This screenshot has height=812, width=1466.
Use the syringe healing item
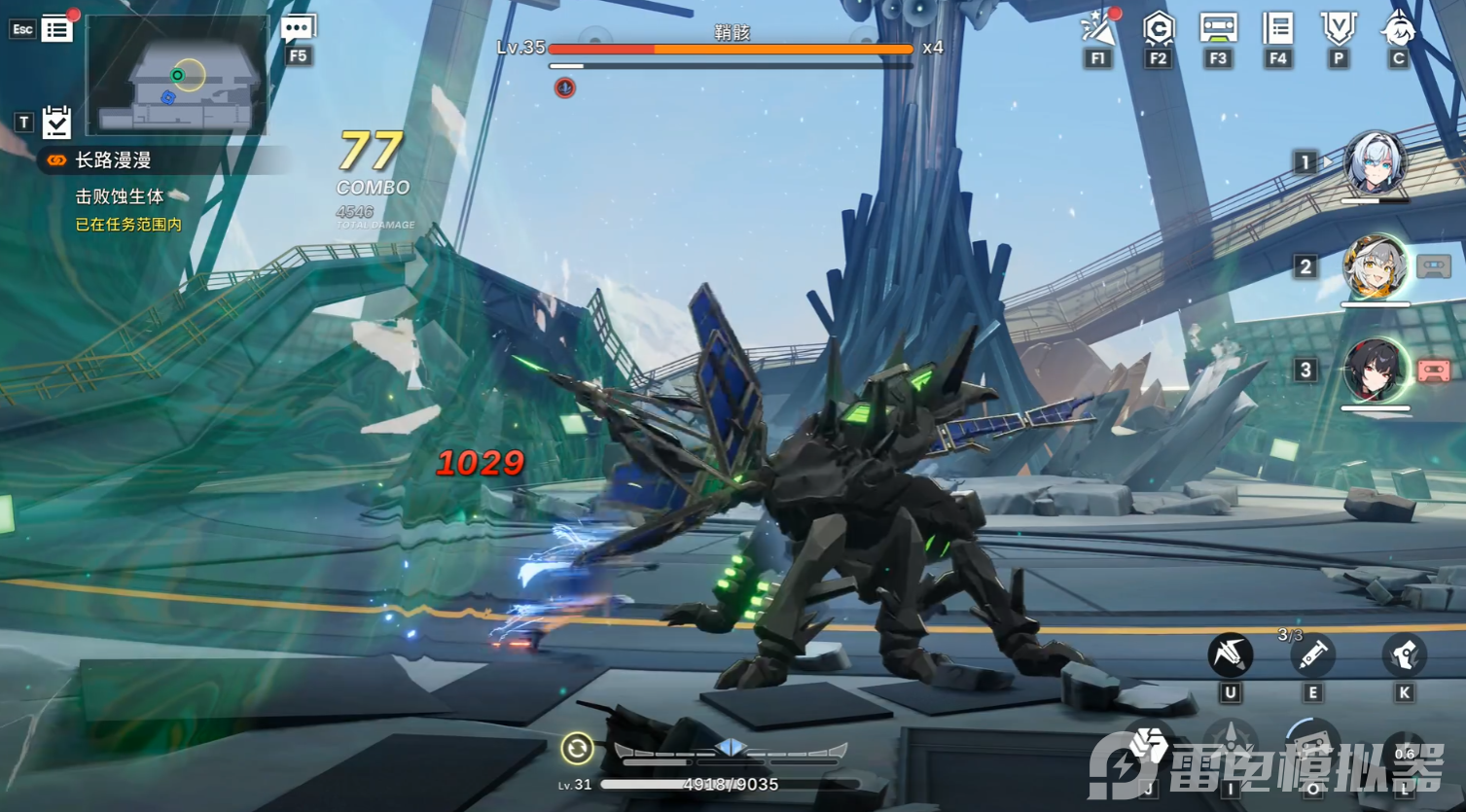click(x=1311, y=655)
